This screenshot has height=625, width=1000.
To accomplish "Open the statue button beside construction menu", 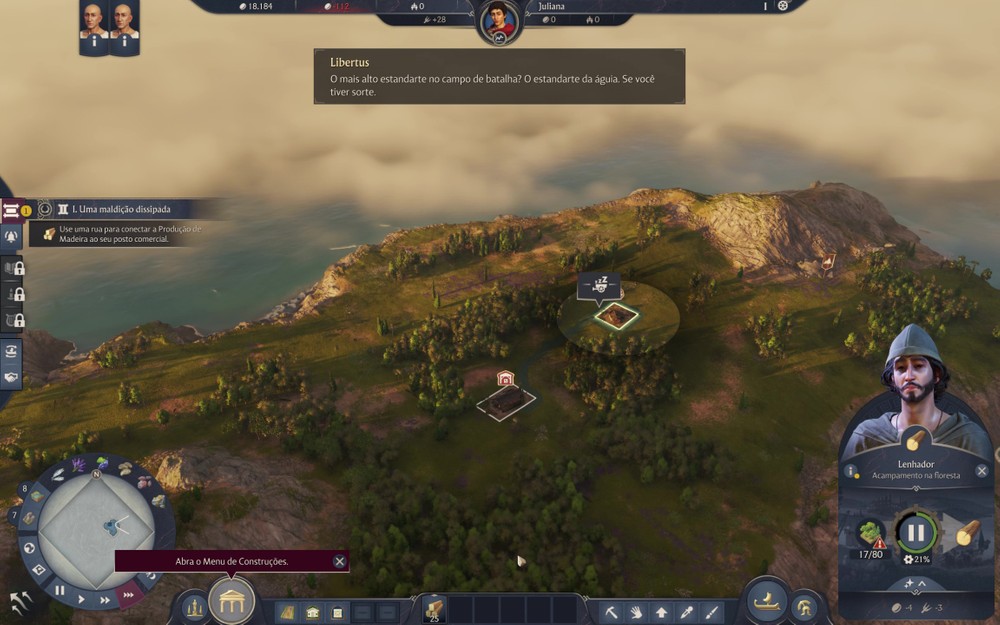I will (194, 607).
